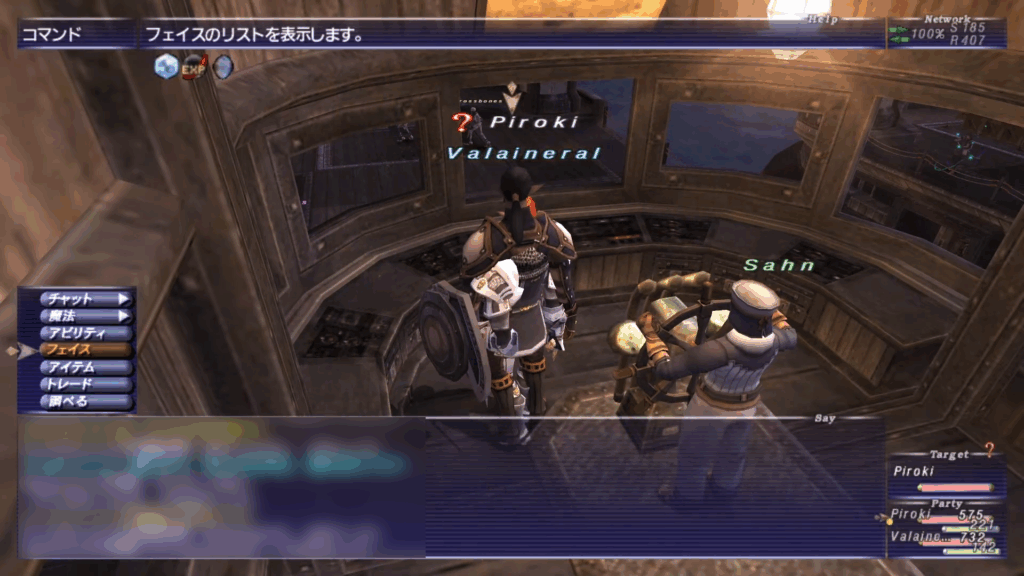The image size is (1024, 576).
Task: Choose the highlighted フェイス command
Action: (84, 350)
